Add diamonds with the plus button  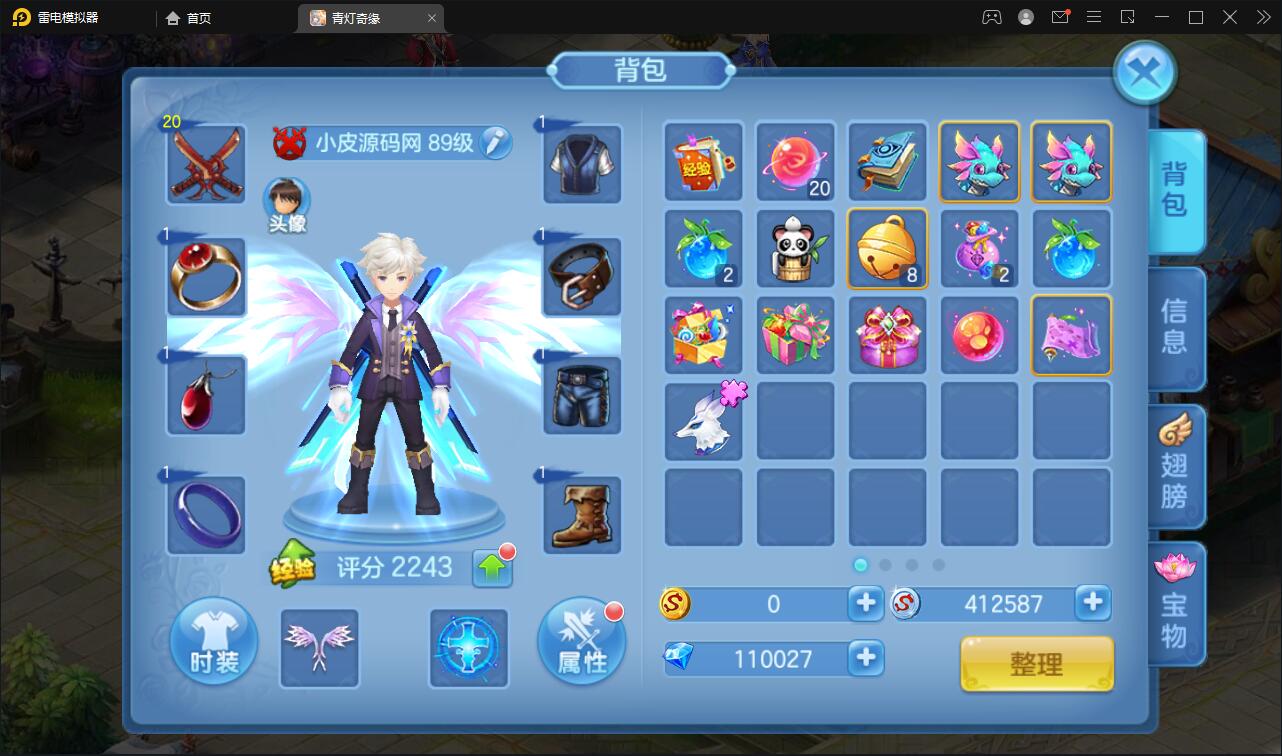click(865, 658)
